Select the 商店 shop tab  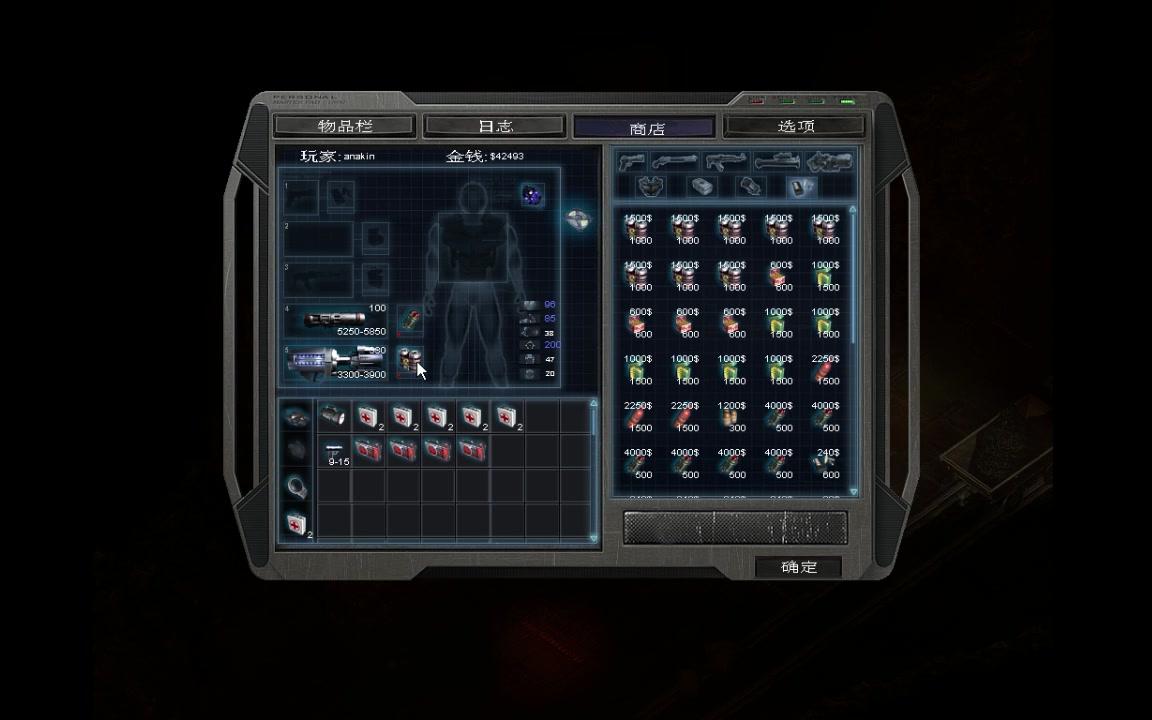[x=646, y=128]
